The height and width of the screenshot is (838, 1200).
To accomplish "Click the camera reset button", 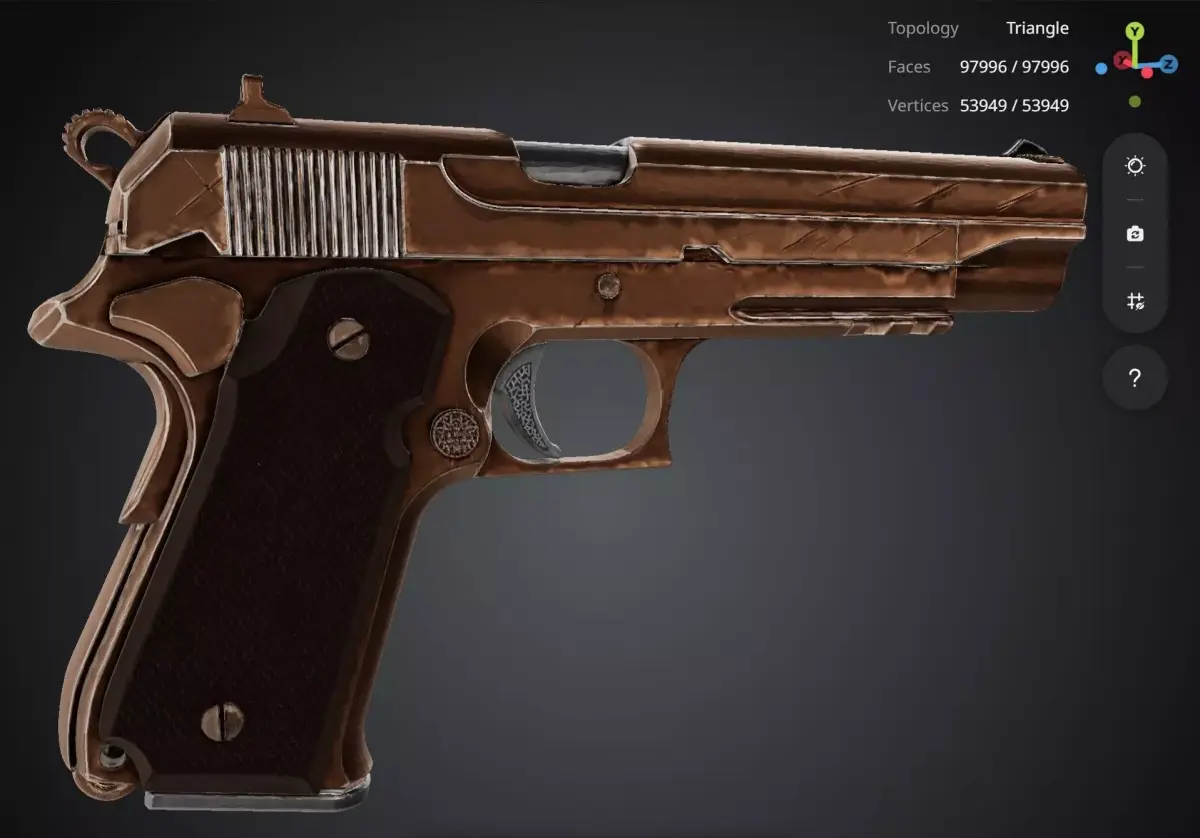I will (1135, 234).
